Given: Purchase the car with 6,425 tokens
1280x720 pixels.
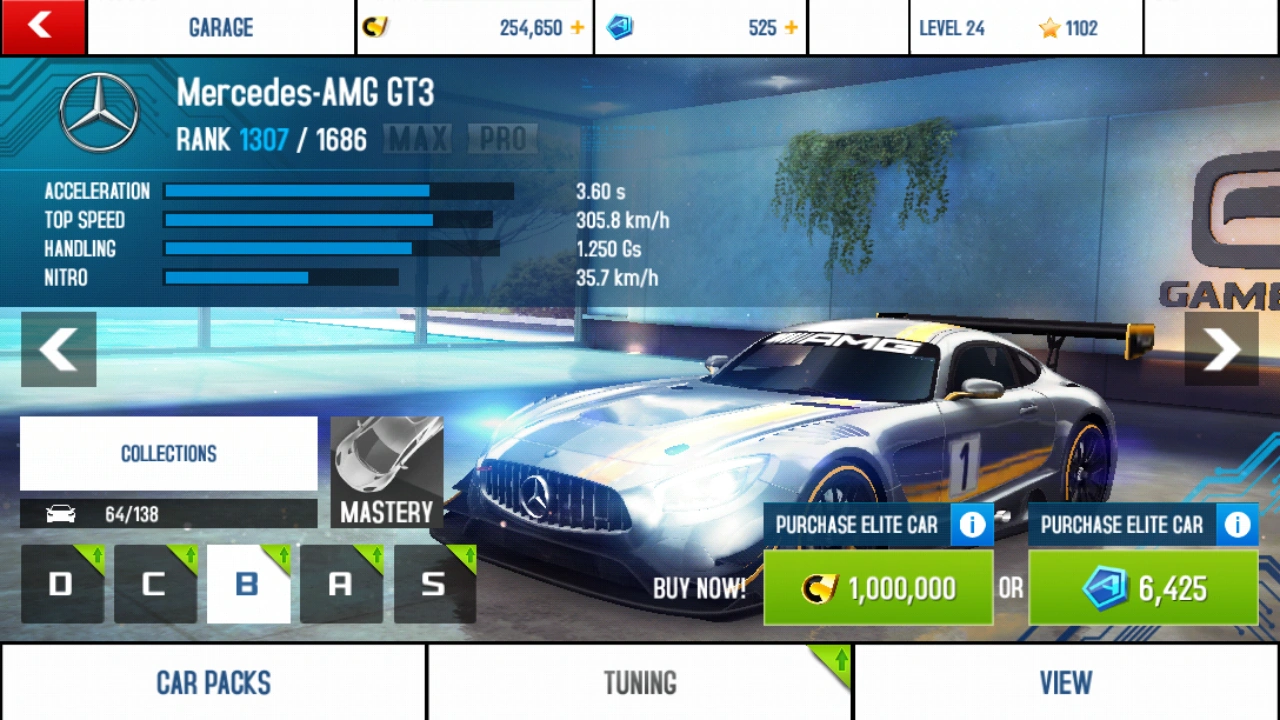Looking at the screenshot, I should [1143, 588].
